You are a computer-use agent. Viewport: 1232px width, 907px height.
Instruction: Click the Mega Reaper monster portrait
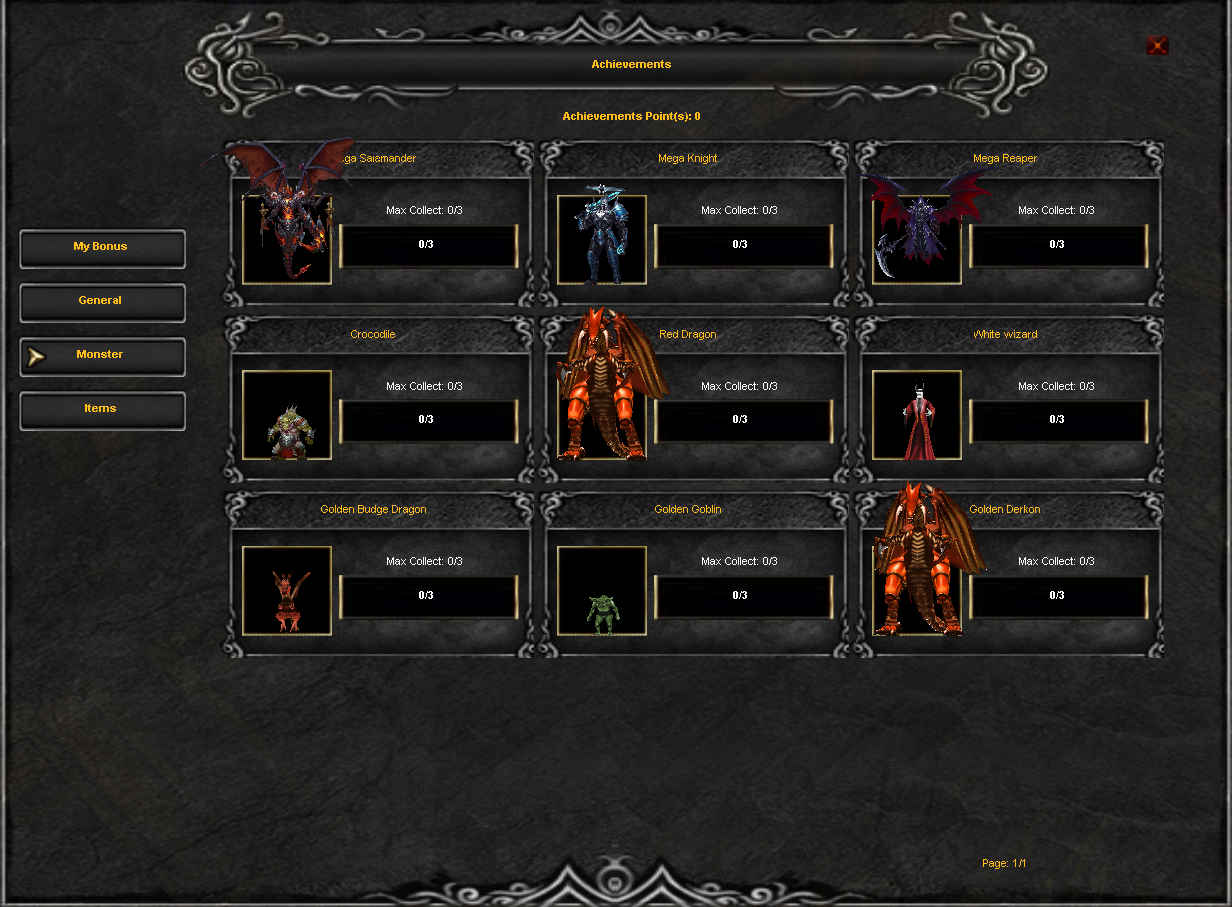[x=917, y=240]
